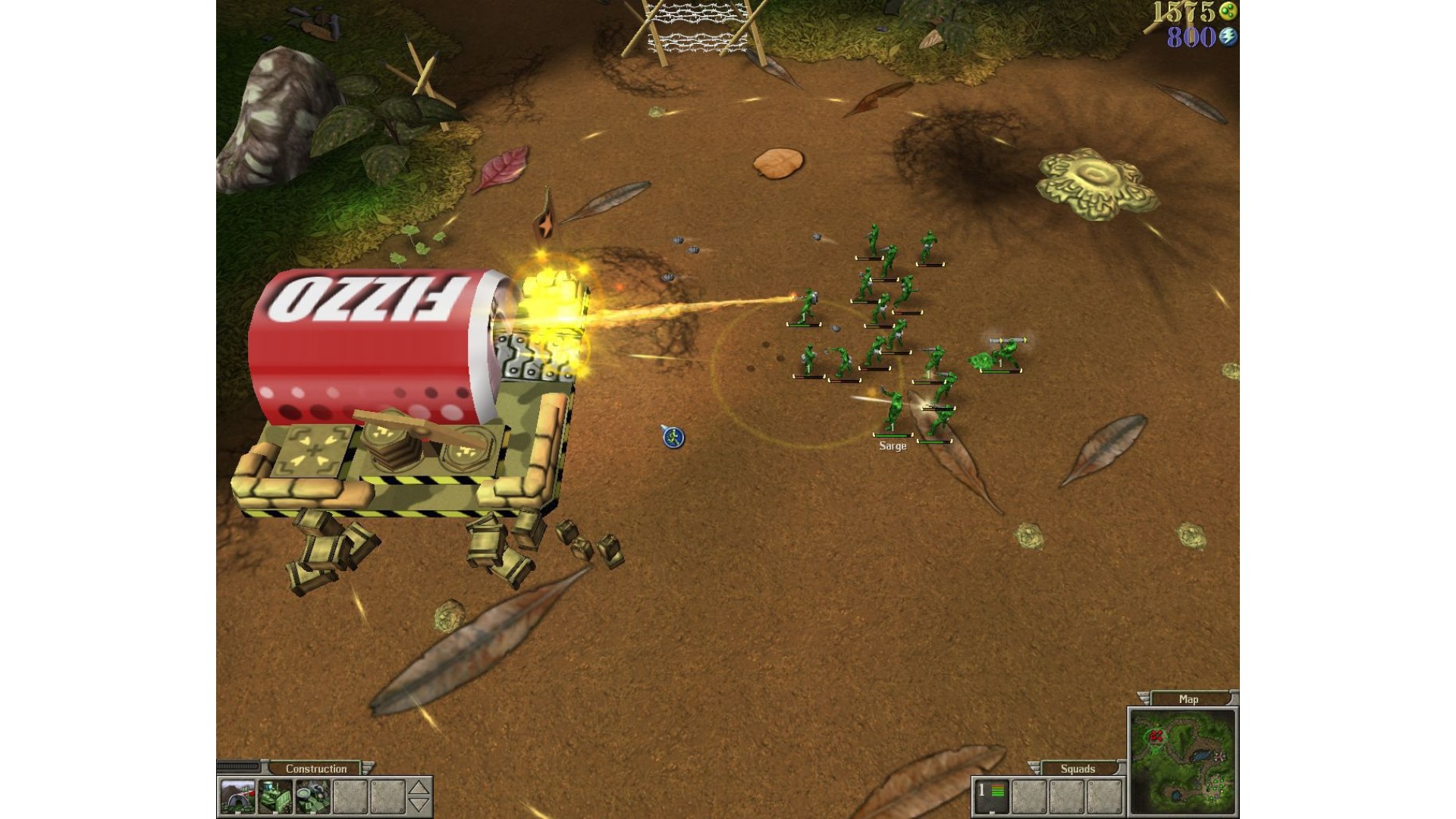Image resolution: width=1456 pixels, height=819 pixels.
Task: Toggle the Map panel tab
Action: coord(1188,699)
